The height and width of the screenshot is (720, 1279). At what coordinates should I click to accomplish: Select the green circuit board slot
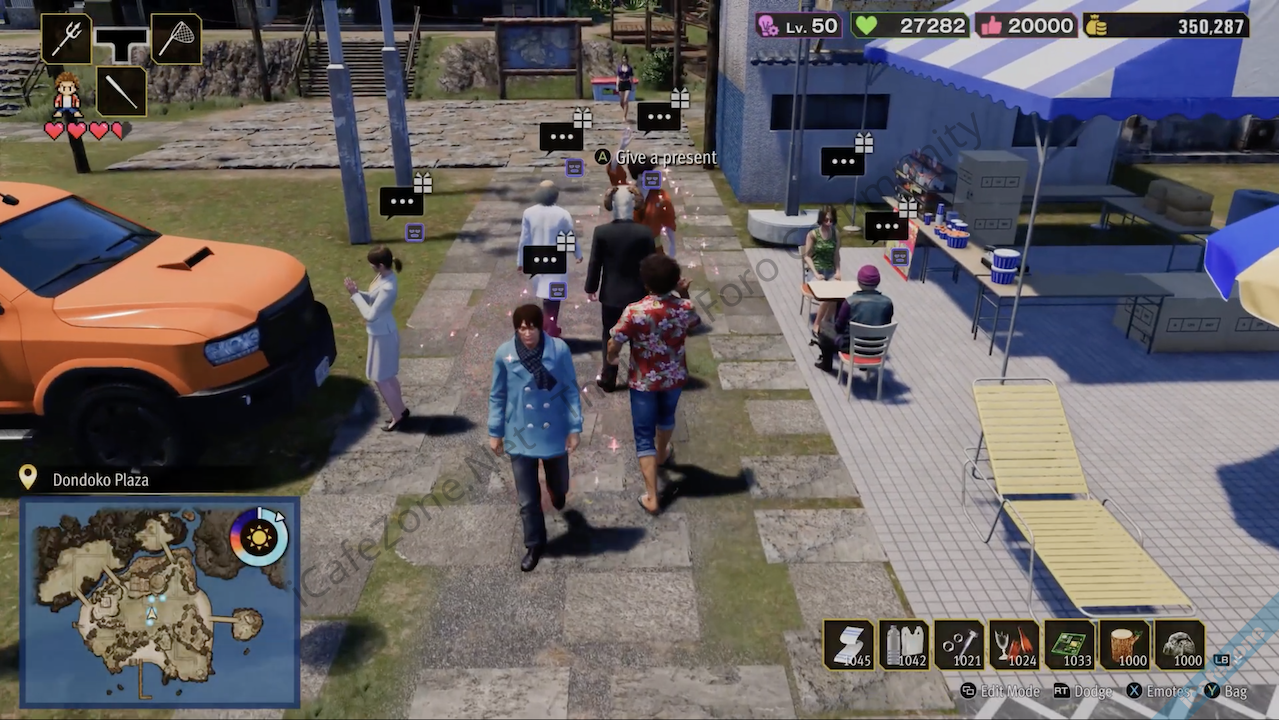pyautogui.click(x=1069, y=645)
